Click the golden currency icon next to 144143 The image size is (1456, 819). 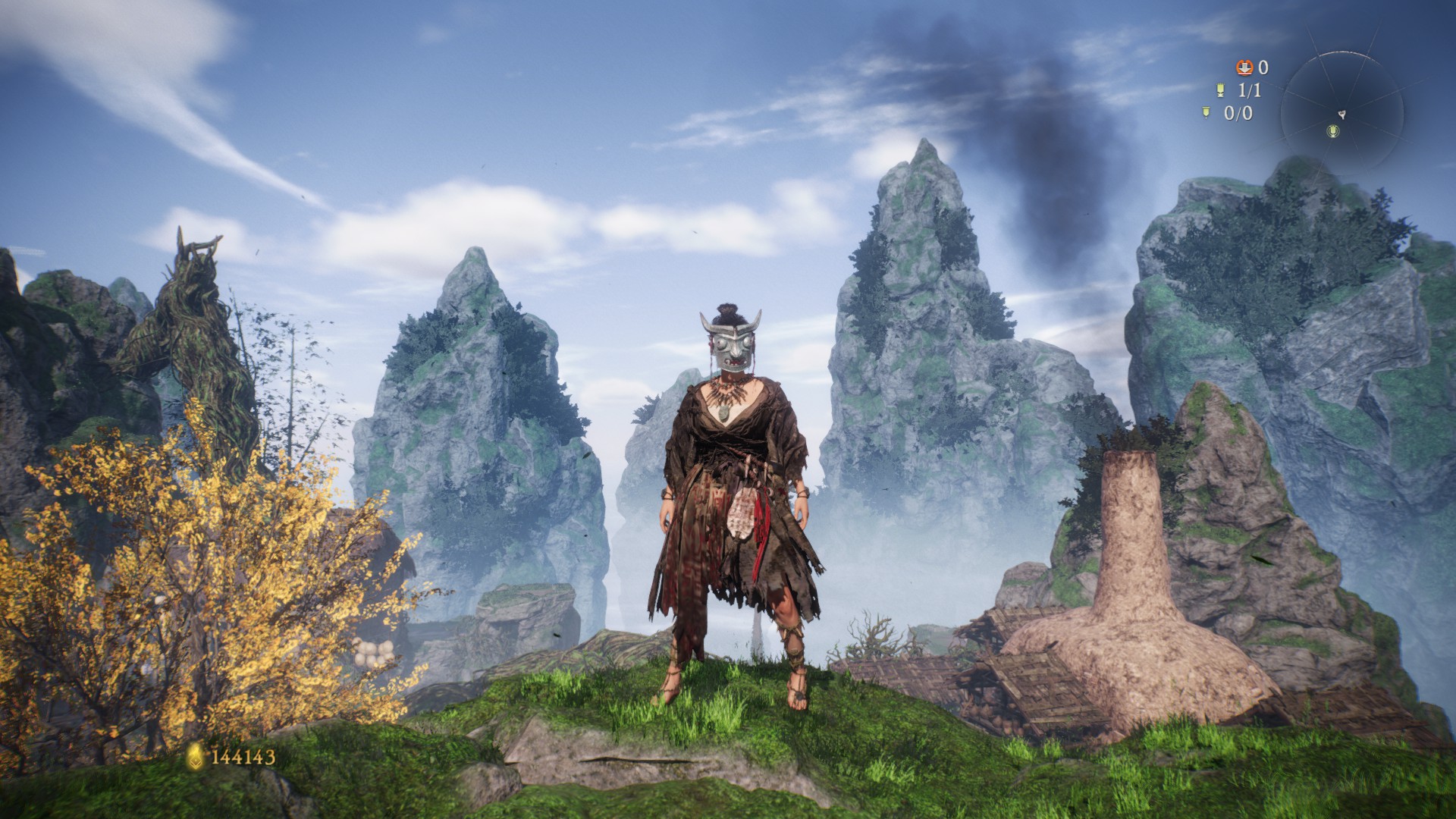point(196,756)
